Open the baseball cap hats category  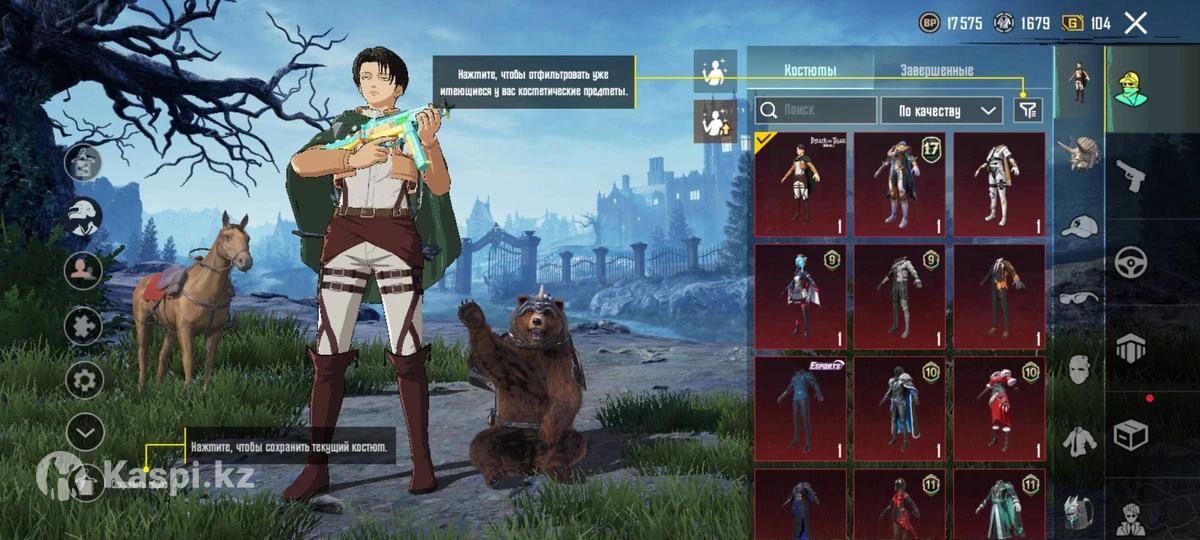(x=1079, y=226)
